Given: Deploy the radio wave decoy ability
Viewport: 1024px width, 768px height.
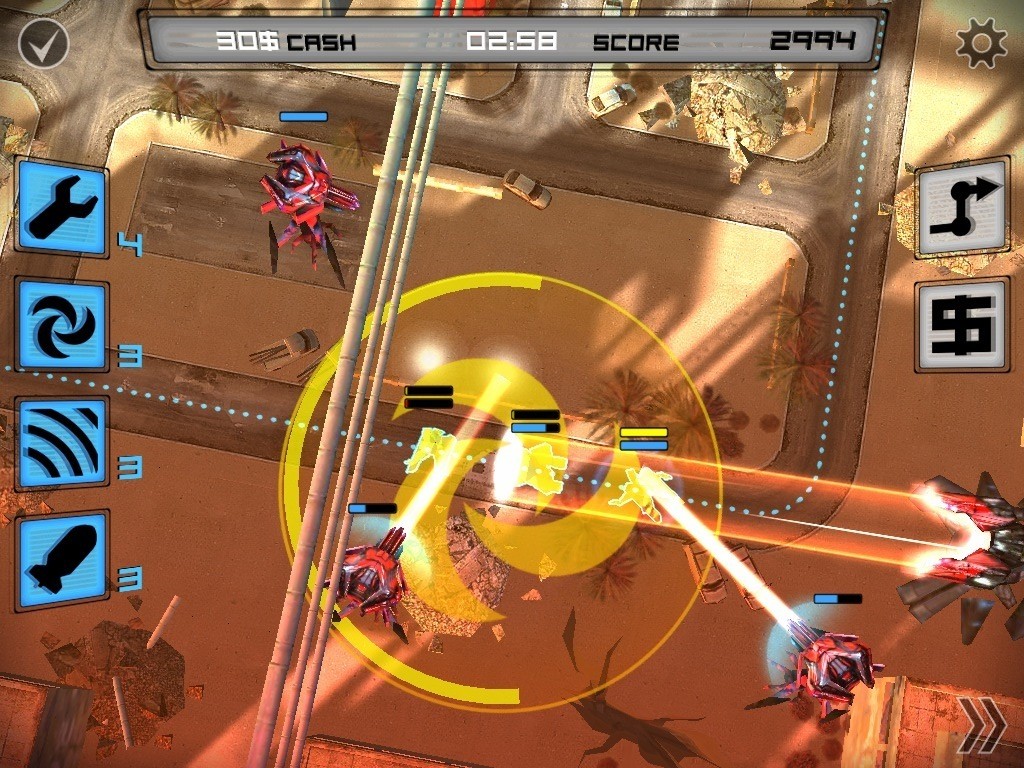Looking at the screenshot, I should click(62, 443).
